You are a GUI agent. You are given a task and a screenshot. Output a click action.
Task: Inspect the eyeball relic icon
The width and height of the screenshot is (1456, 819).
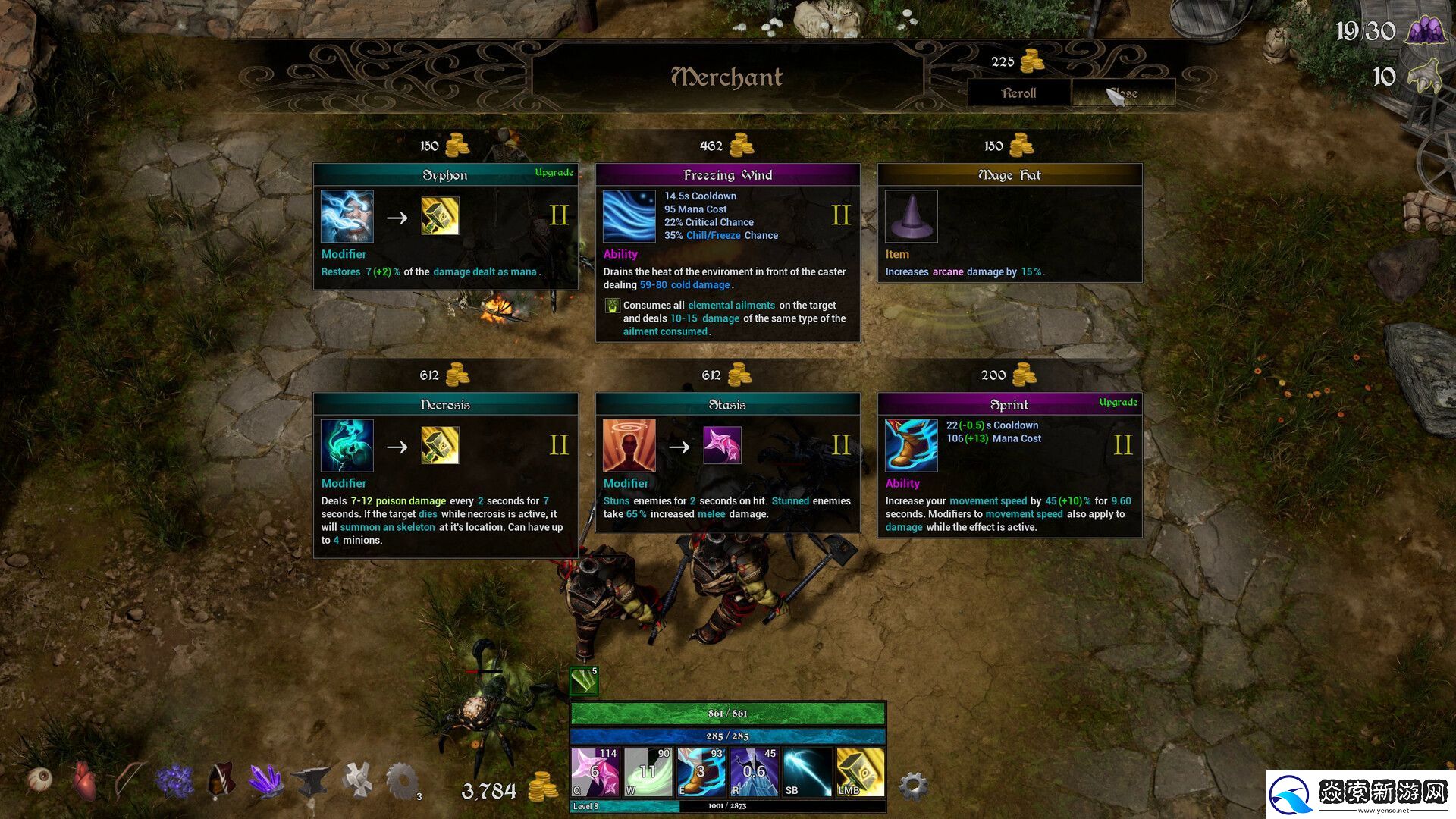click(x=40, y=779)
